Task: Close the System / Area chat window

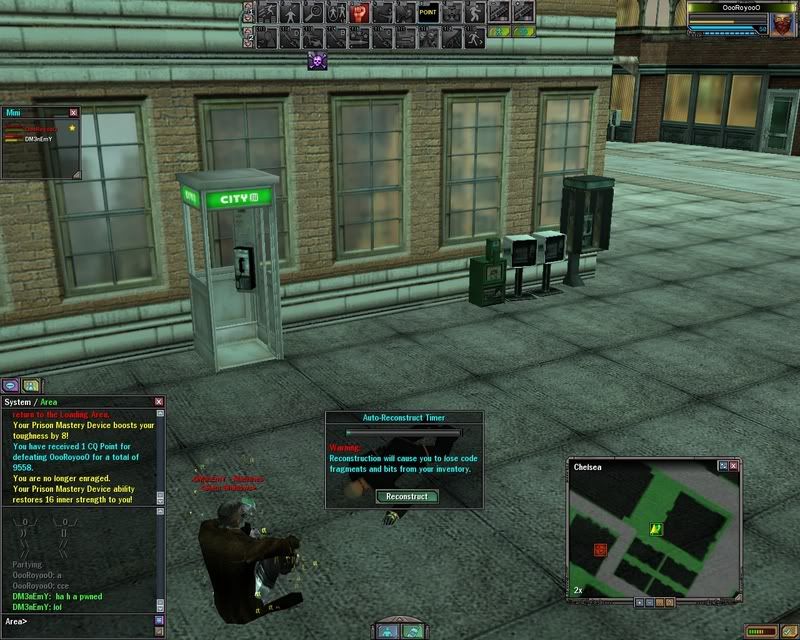Action: (158, 401)
